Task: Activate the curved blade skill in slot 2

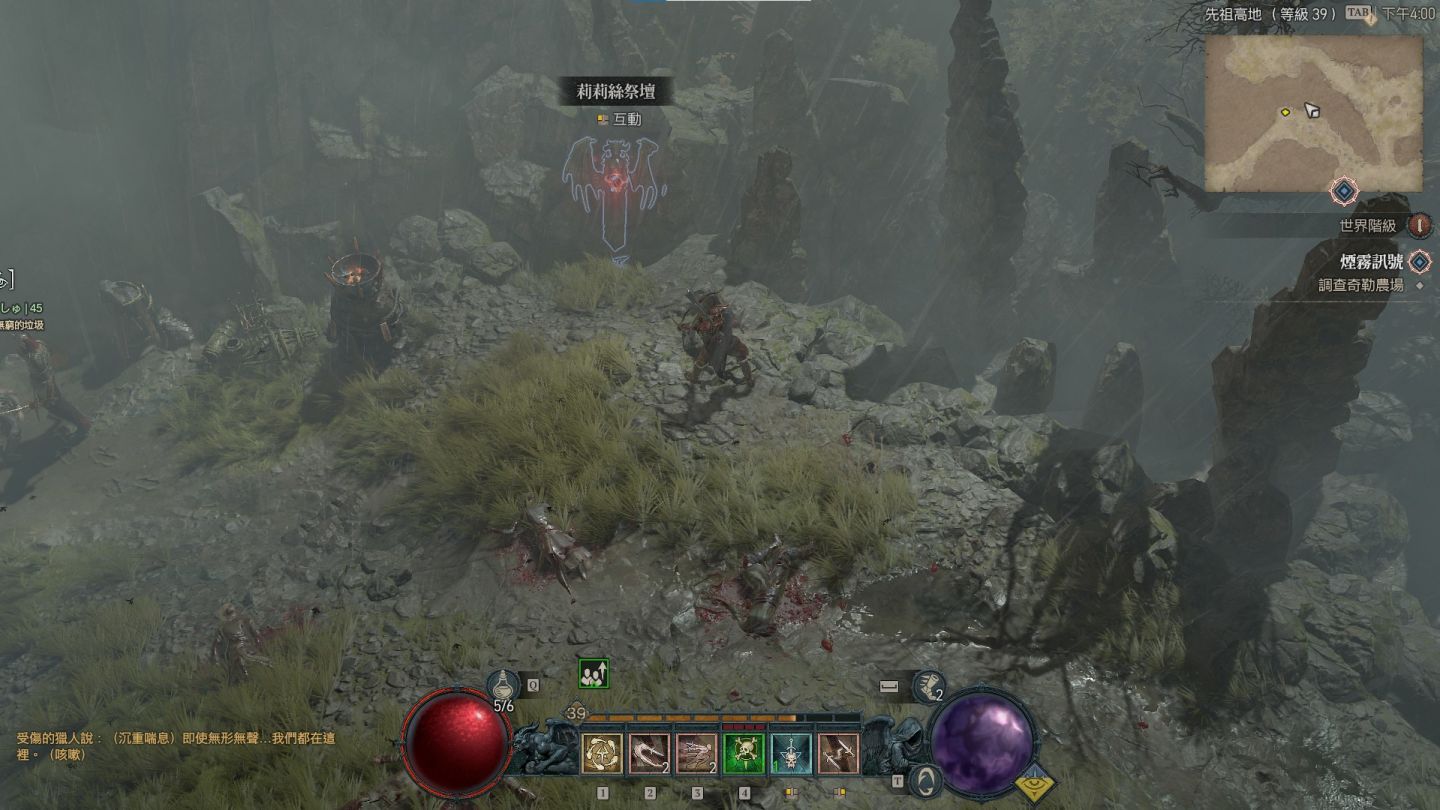Action: tap(650, 754)
